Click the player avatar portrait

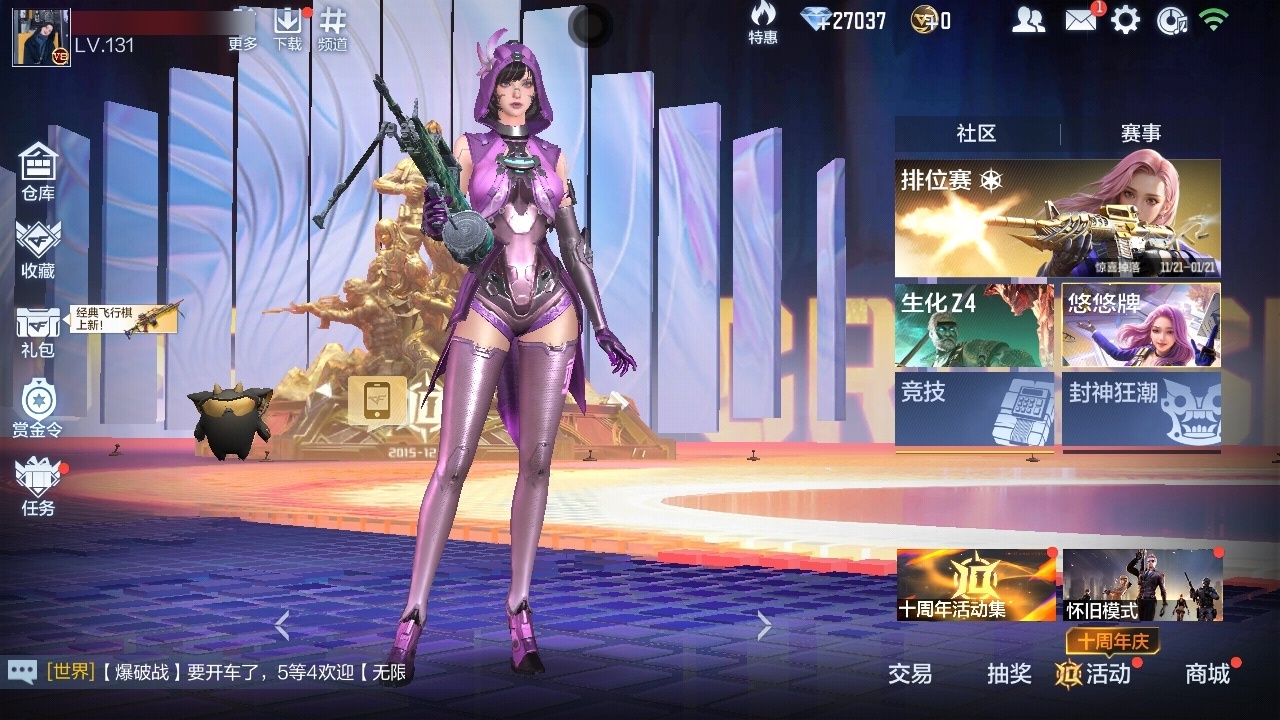[41, 38]
